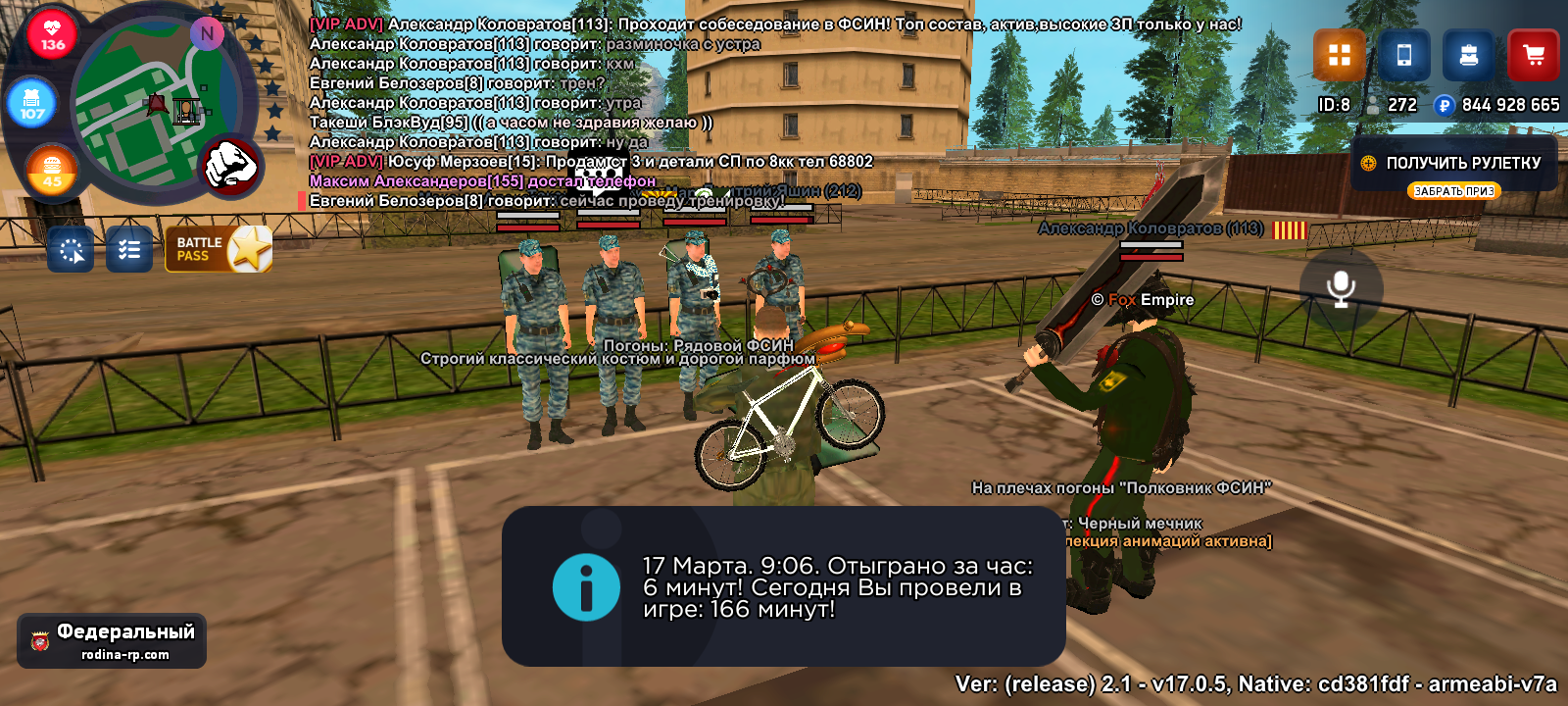Image resolution: width=1568 pixels, height=706 pixels.
Task: Open the phone icon button
Action: pos(1403,55)
